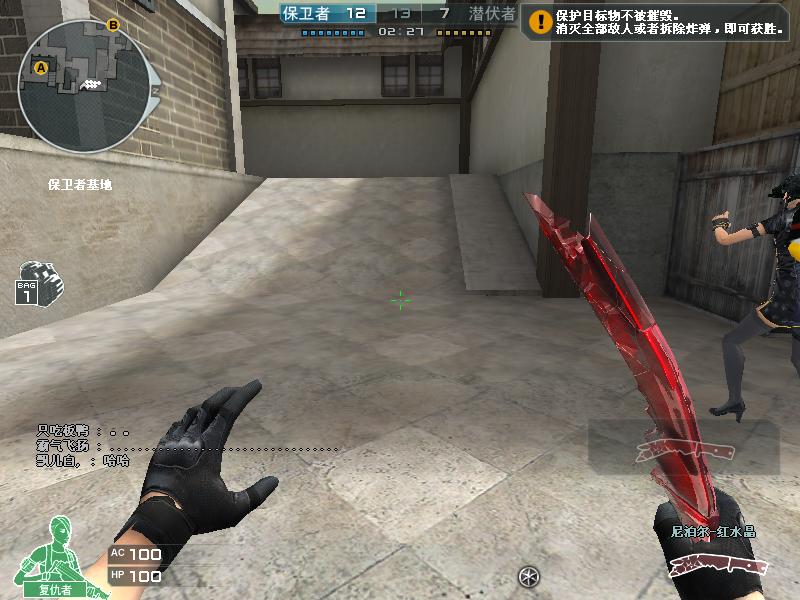Click the translucent knife weapon slot panel
The image size is (800, 600).
(x=683, y=447)
